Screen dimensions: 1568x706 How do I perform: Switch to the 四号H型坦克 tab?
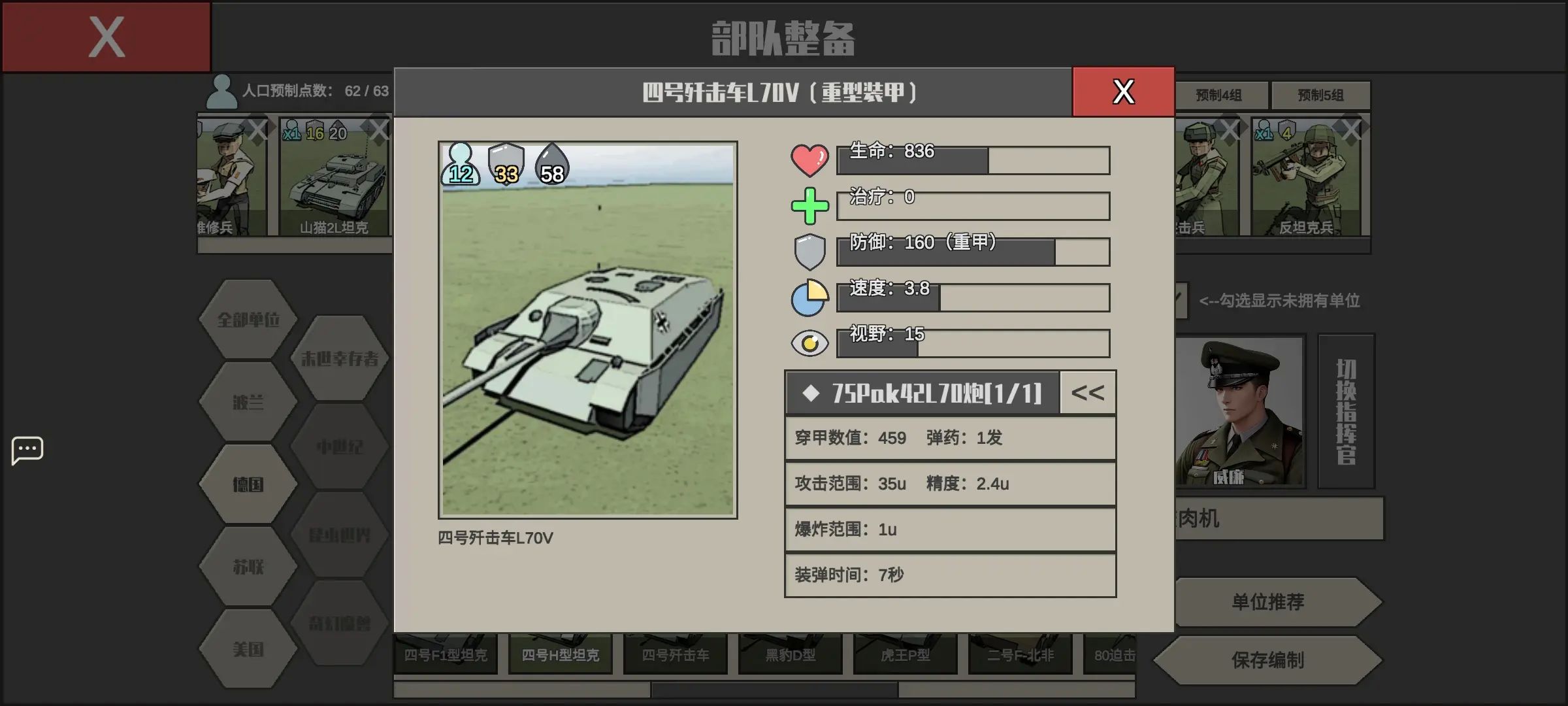click(560, 654)
